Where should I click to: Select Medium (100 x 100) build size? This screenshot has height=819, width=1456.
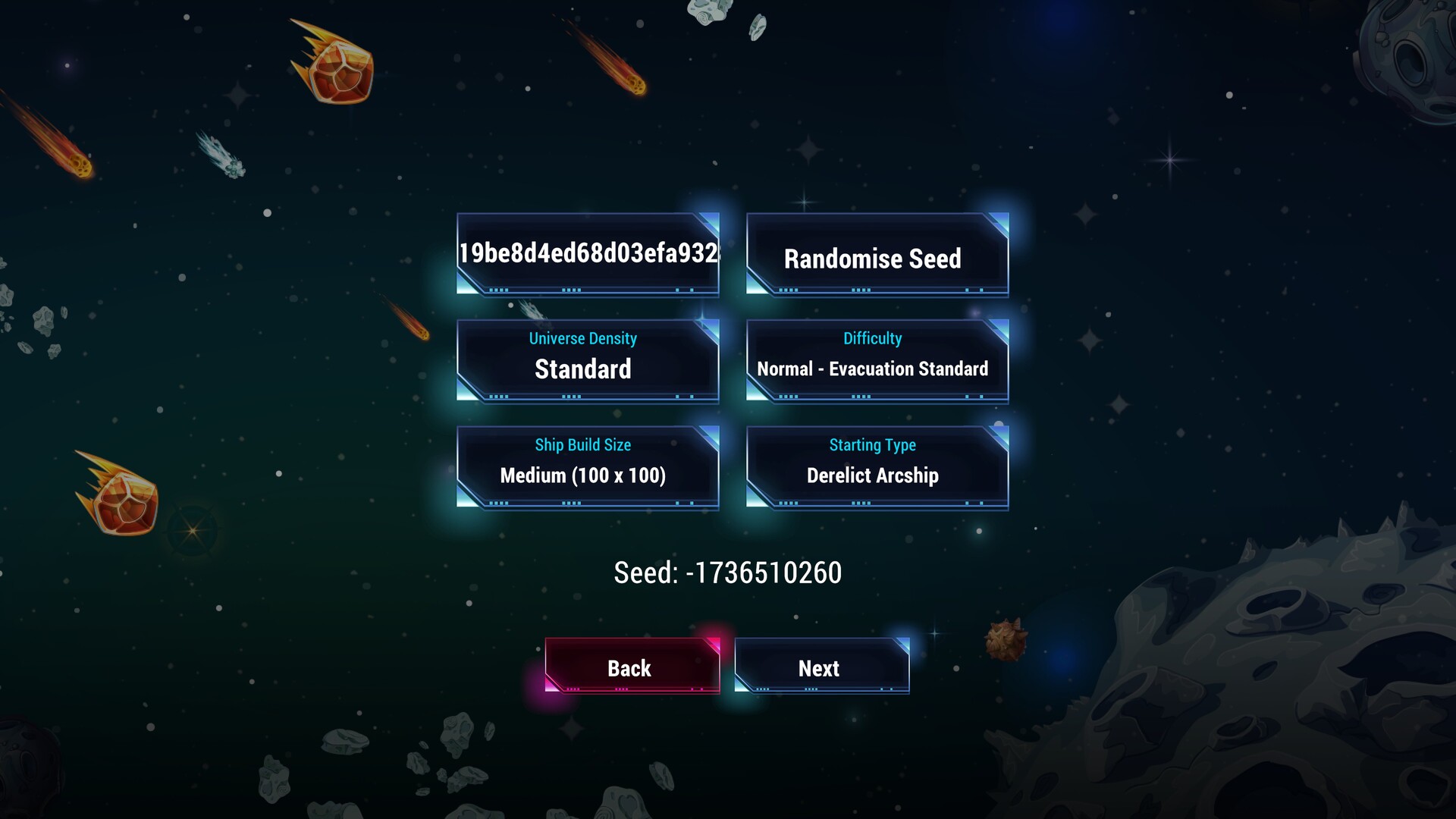(582, 475)
